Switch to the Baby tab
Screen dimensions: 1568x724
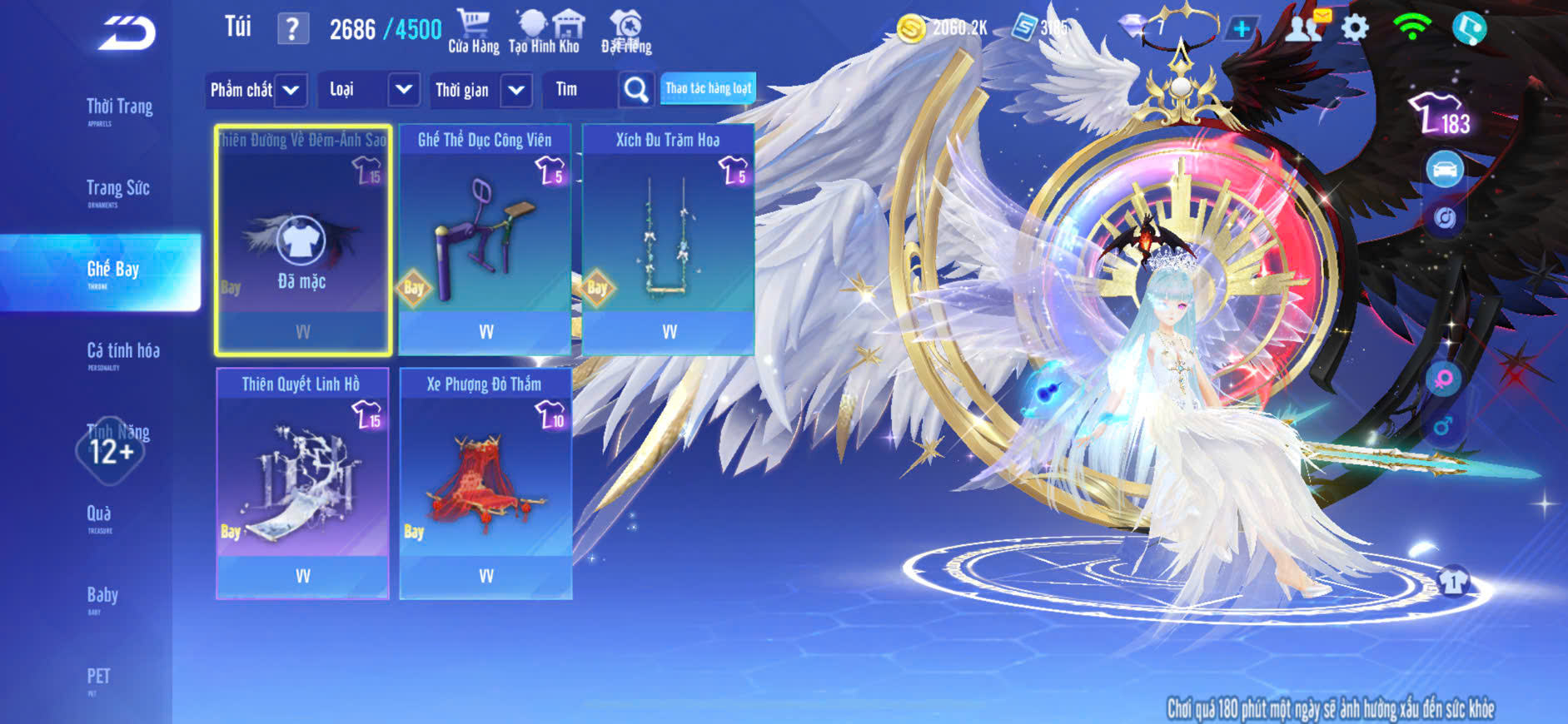[x=102, y=596]
